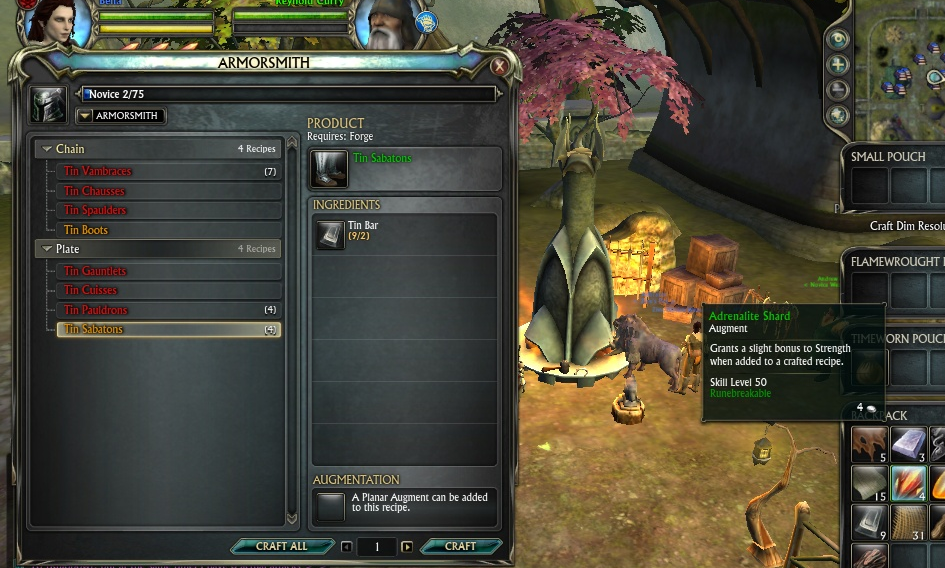Zoom in the minimap with plus button
Screen dimensions: 945x568
click(838, 65)
